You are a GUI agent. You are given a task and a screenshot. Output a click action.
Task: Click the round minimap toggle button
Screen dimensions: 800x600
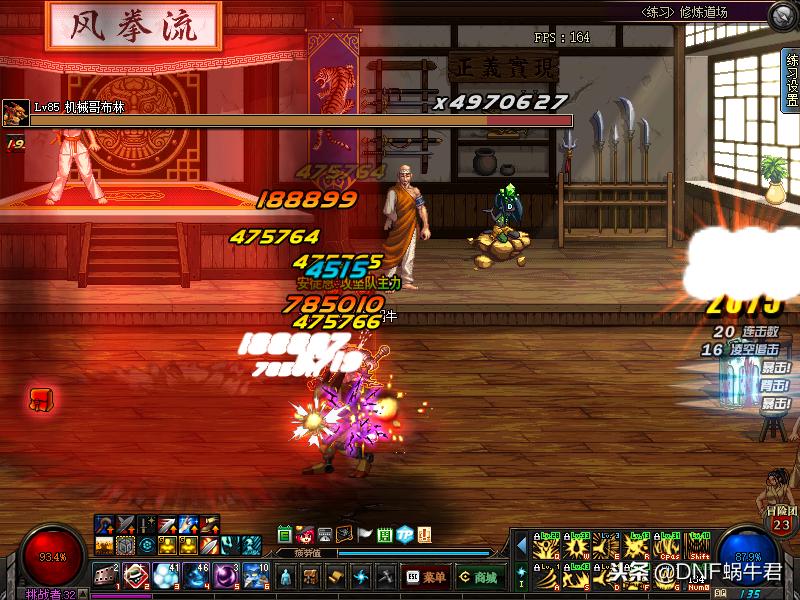(782, 15)
